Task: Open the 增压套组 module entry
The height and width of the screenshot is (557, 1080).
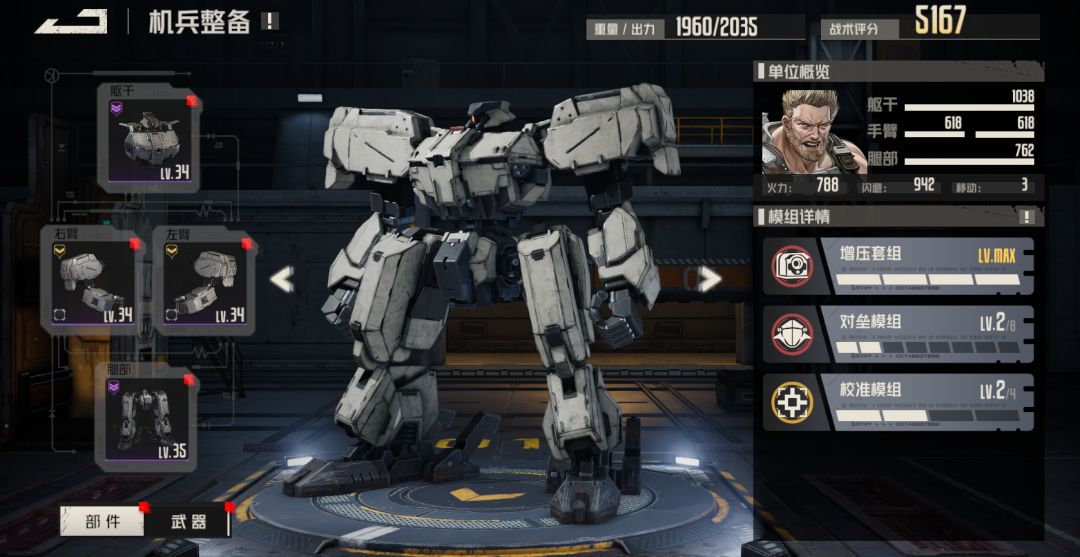Action: [x=898, y=266]
